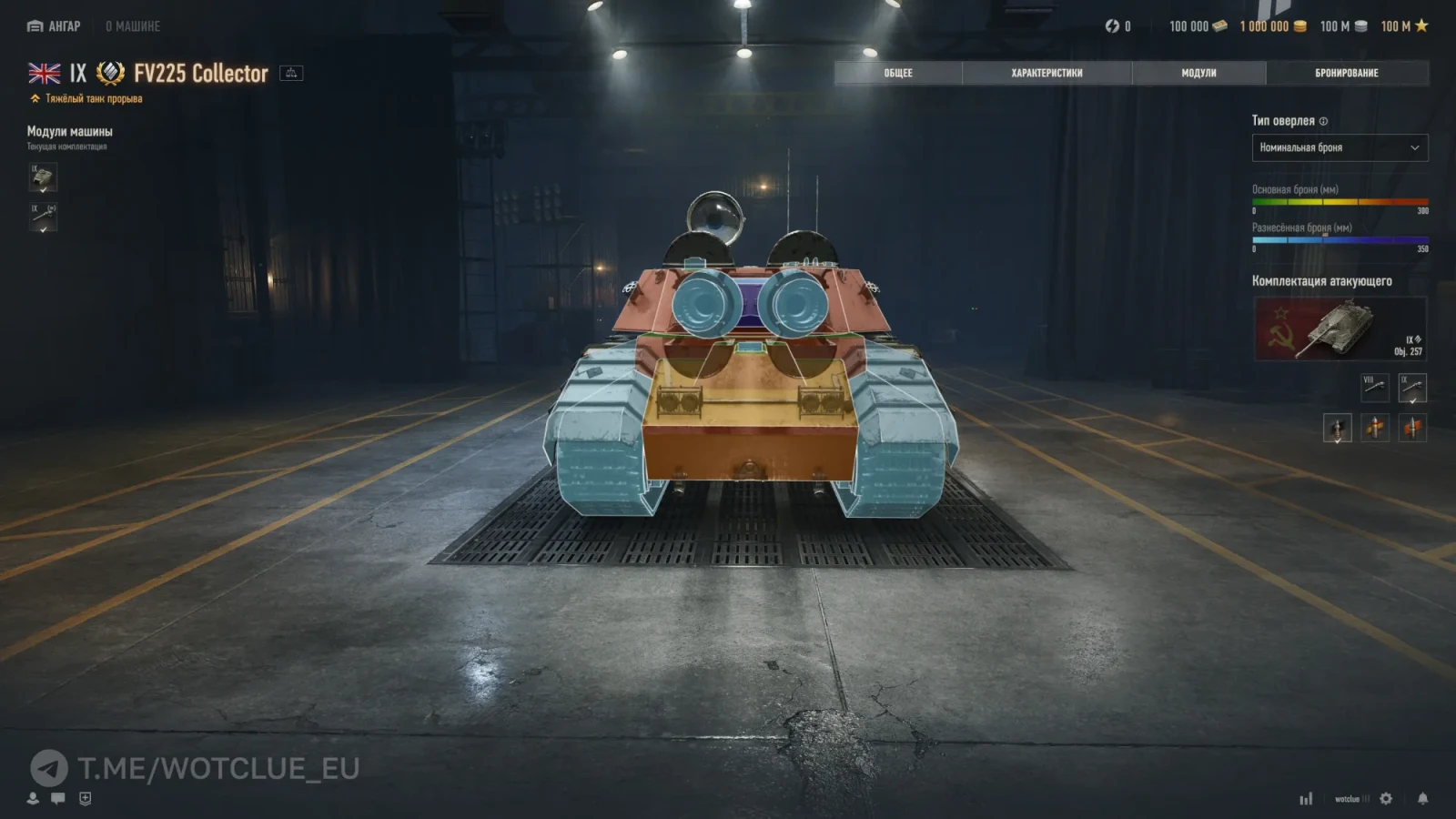Change the attacker vehicle Obj. 257
Viewport: 1456px width, 819px height.
(x=1340, y=329)
